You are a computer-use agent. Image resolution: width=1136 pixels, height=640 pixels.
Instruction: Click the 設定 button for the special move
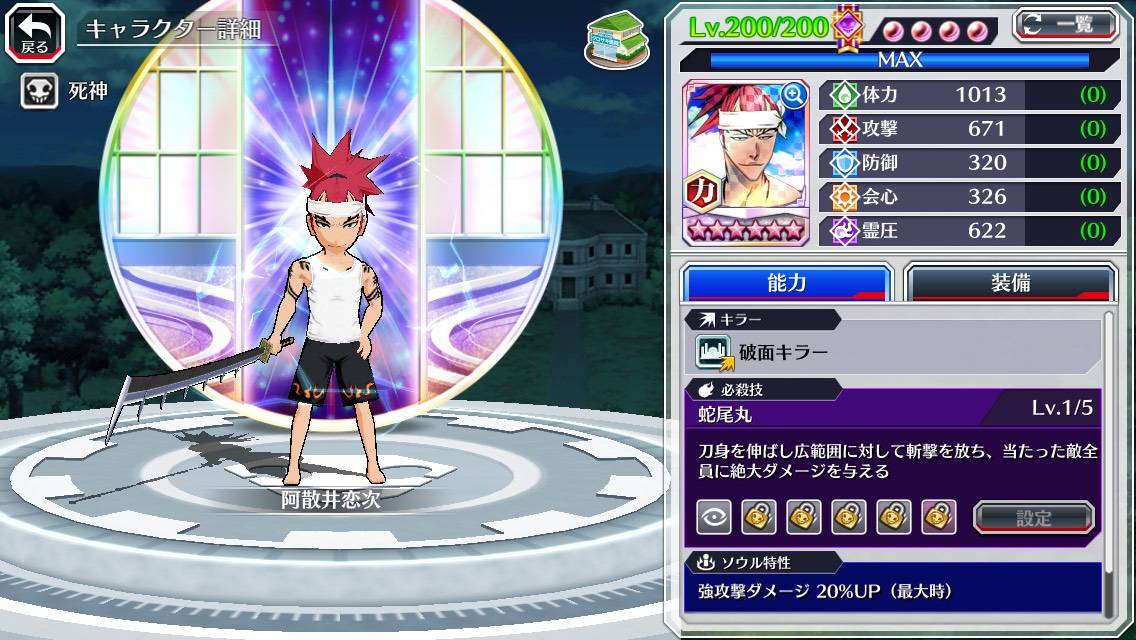tap(1034, 518)
